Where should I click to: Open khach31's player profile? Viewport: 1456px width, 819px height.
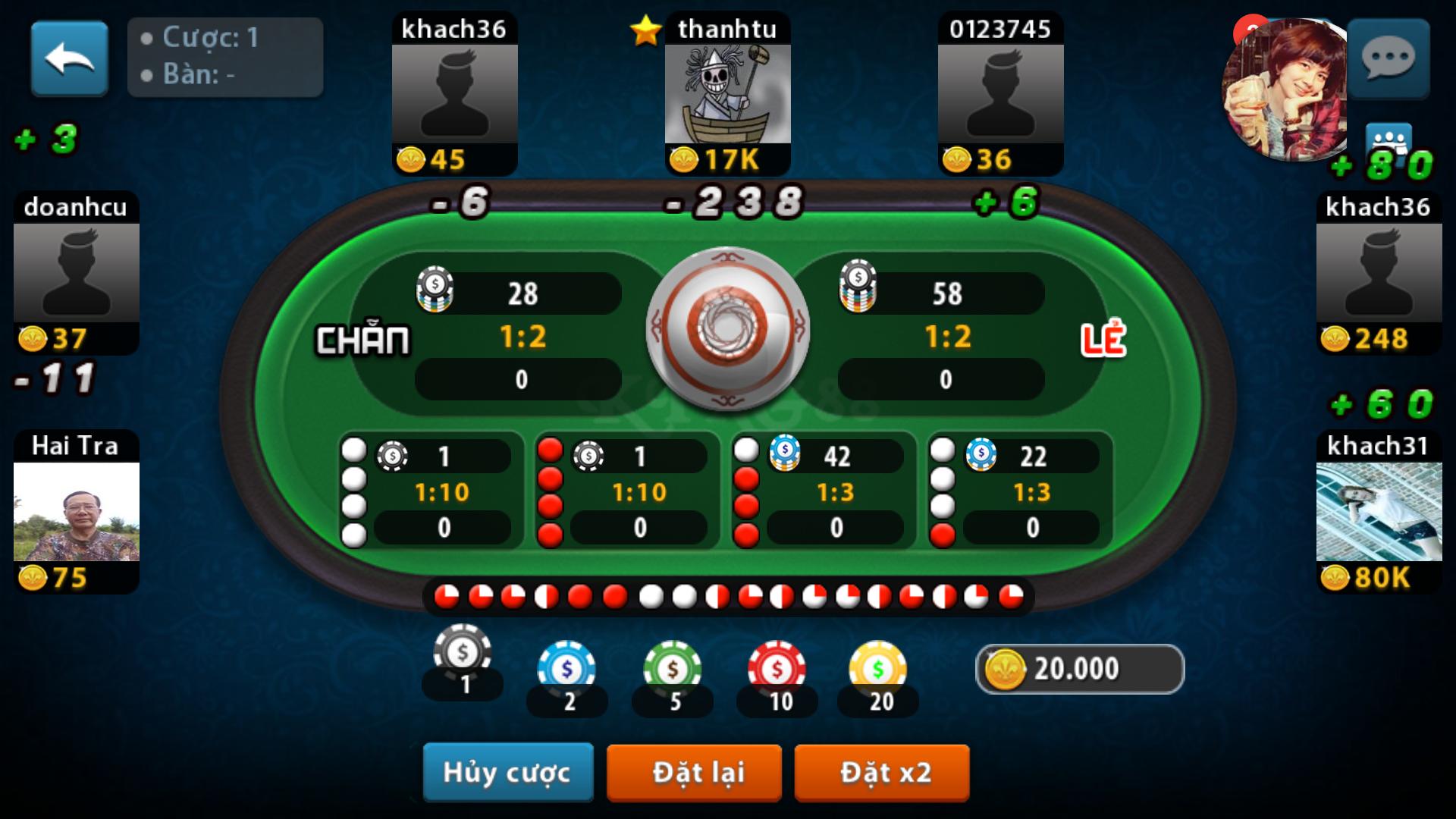pos(1379,511)
